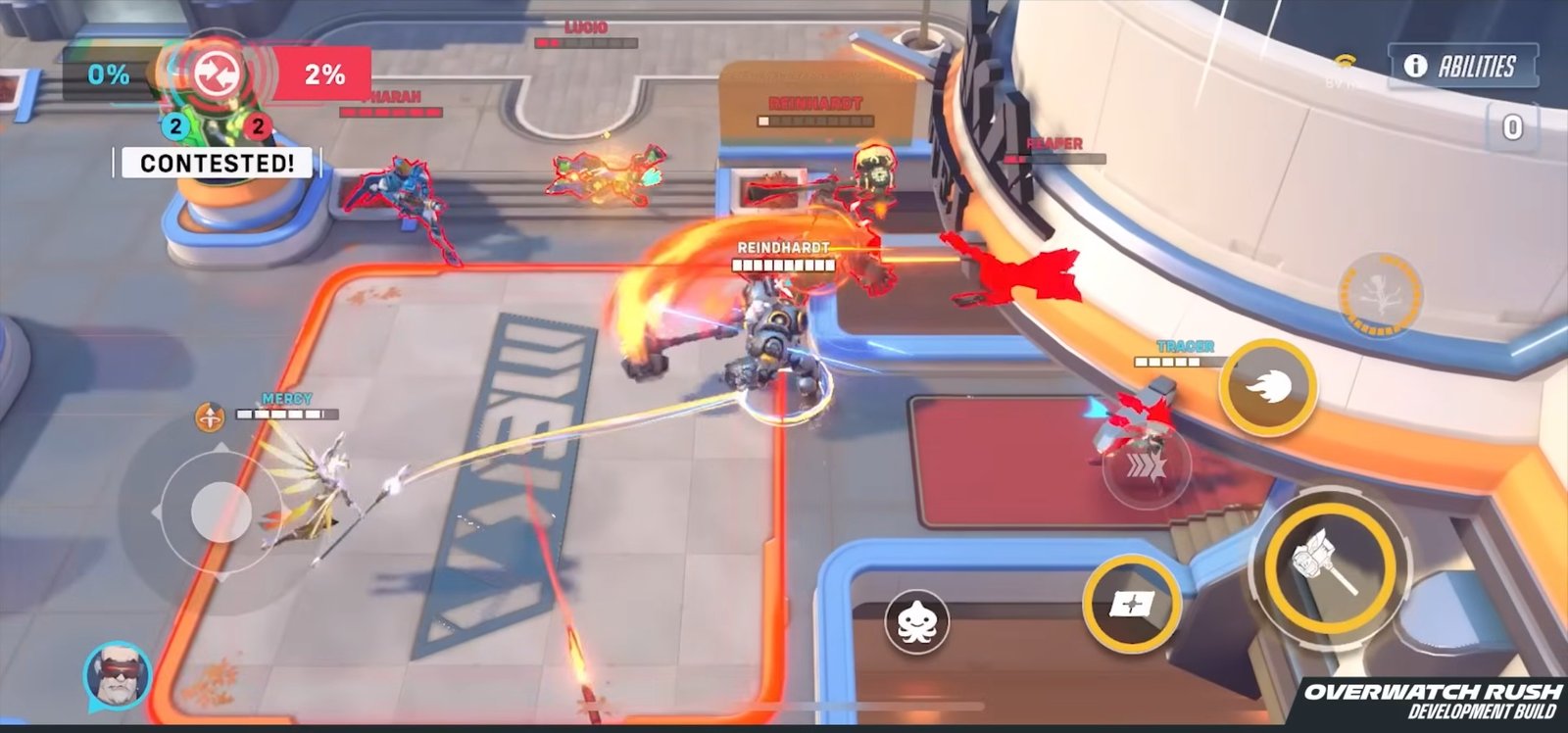Tap the faded circular emblem on the tower

[1383, 293]
